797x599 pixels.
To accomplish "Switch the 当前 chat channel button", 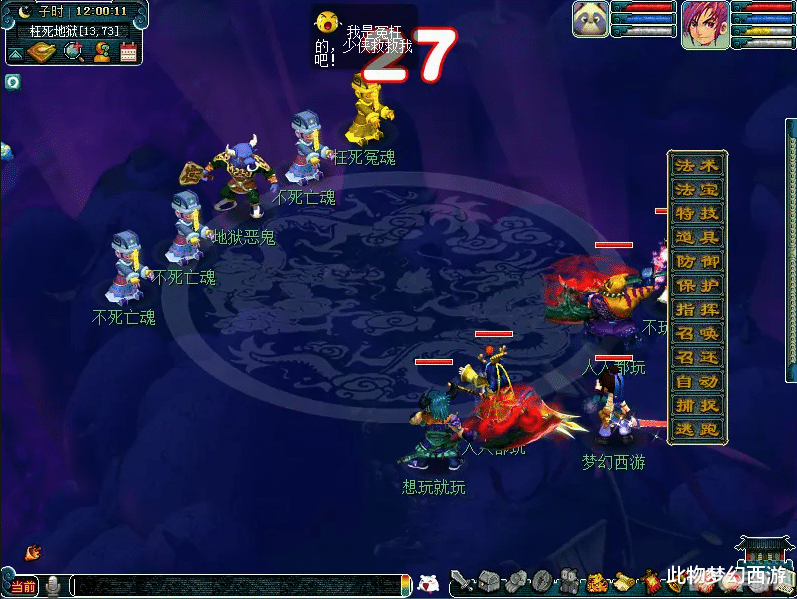I will point(23,586).
